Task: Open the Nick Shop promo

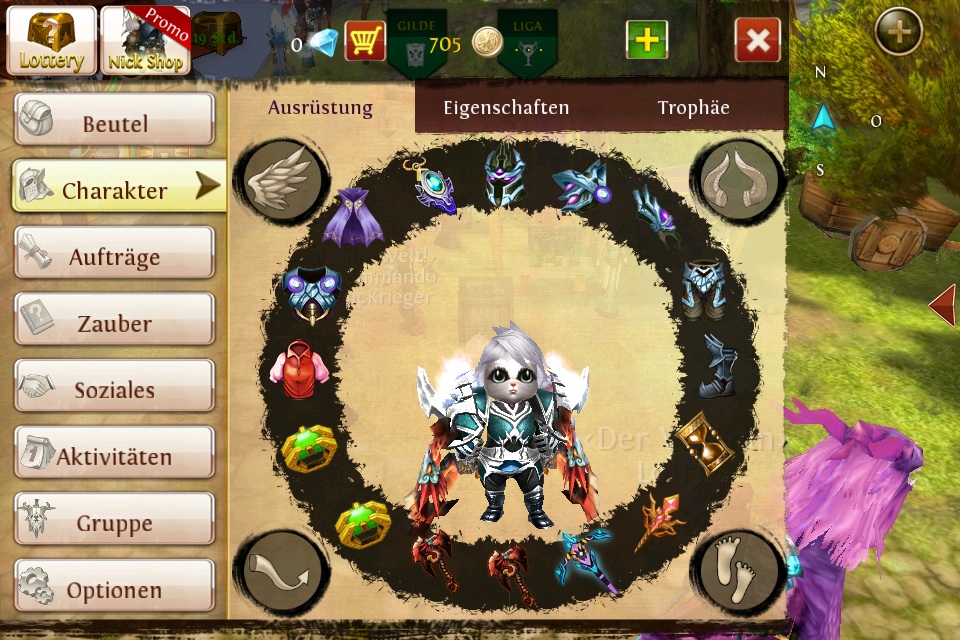Action: pos(145,41)
